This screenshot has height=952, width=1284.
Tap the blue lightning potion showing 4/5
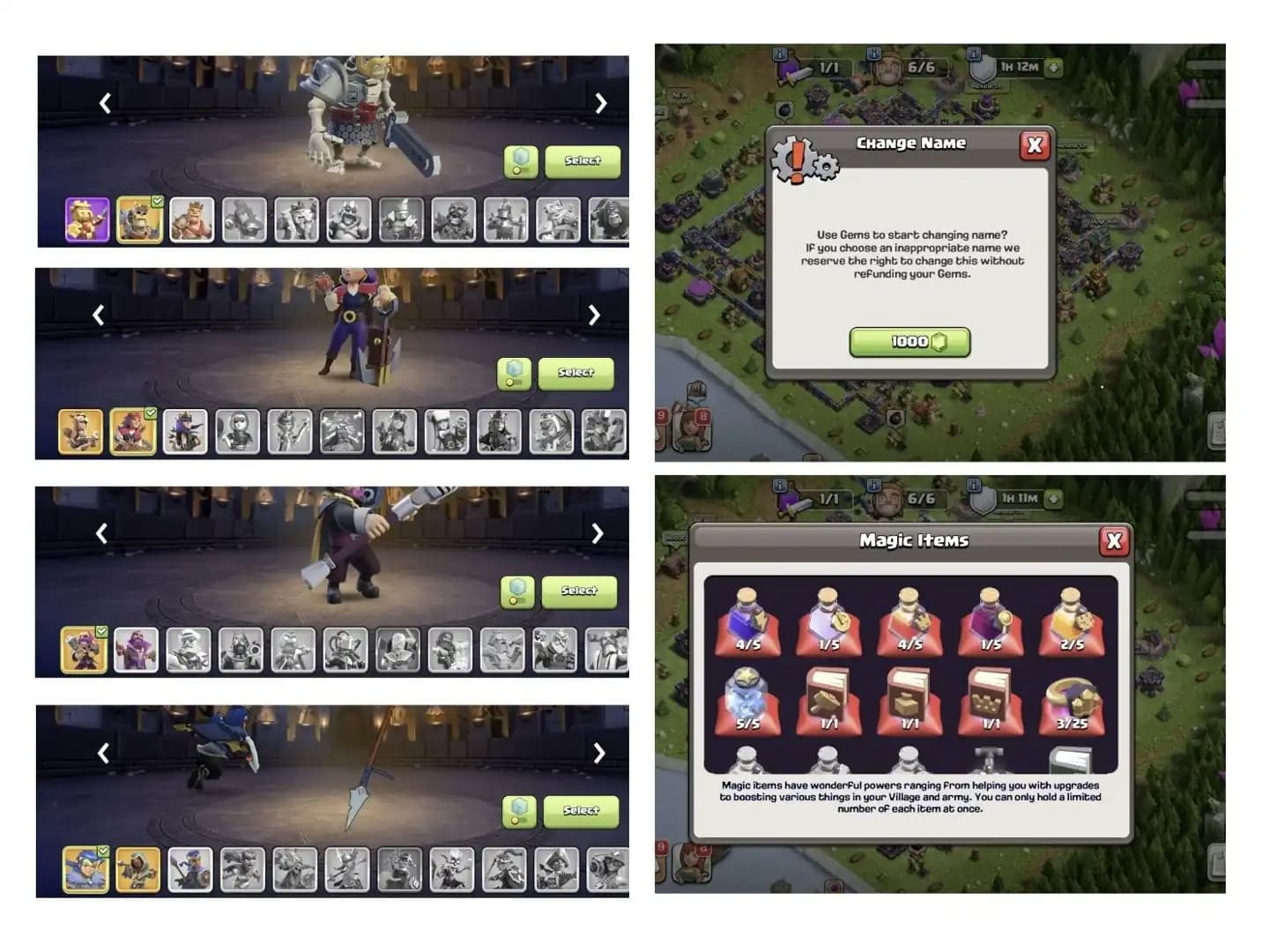tap(747, 626)
